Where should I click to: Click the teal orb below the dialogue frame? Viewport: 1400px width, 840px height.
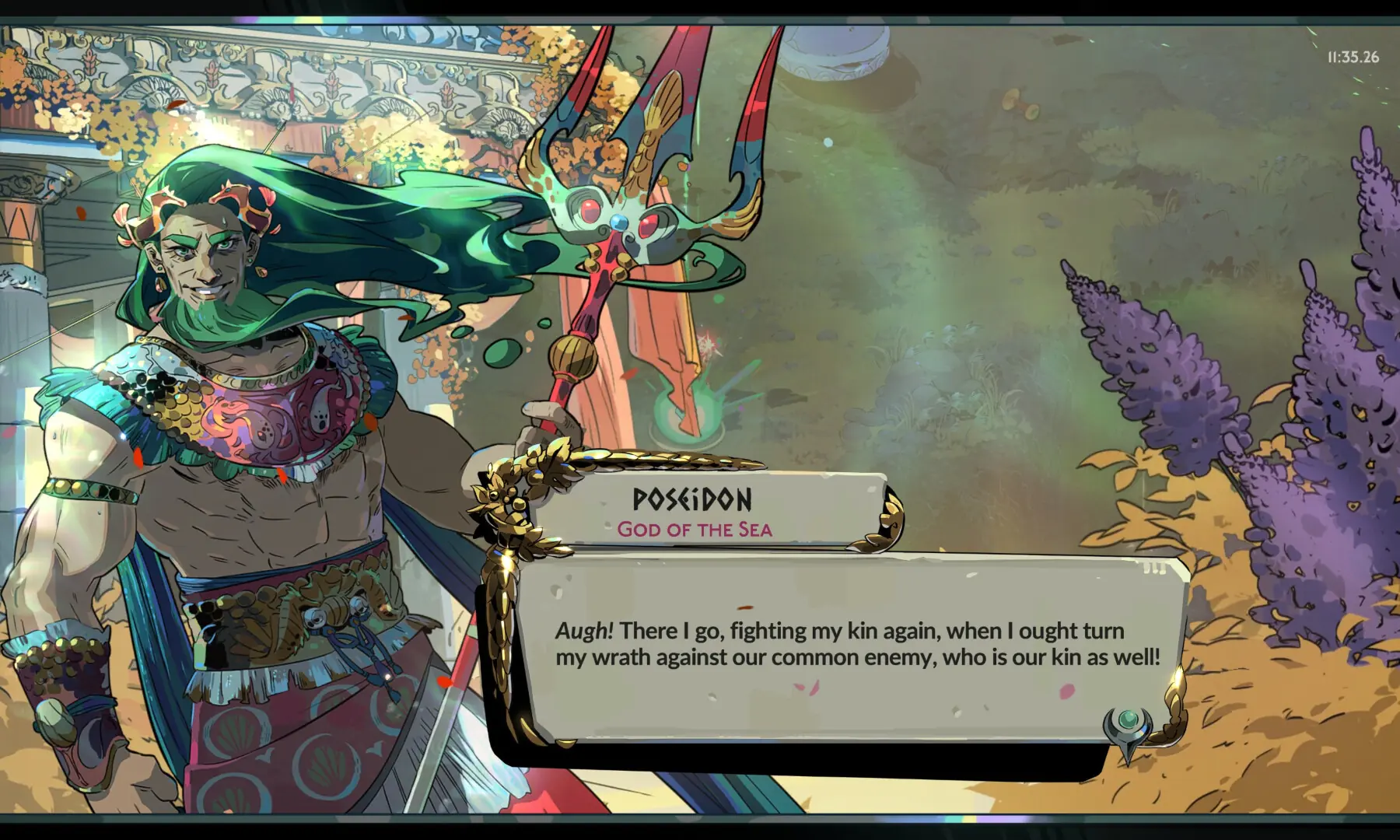1129,719
